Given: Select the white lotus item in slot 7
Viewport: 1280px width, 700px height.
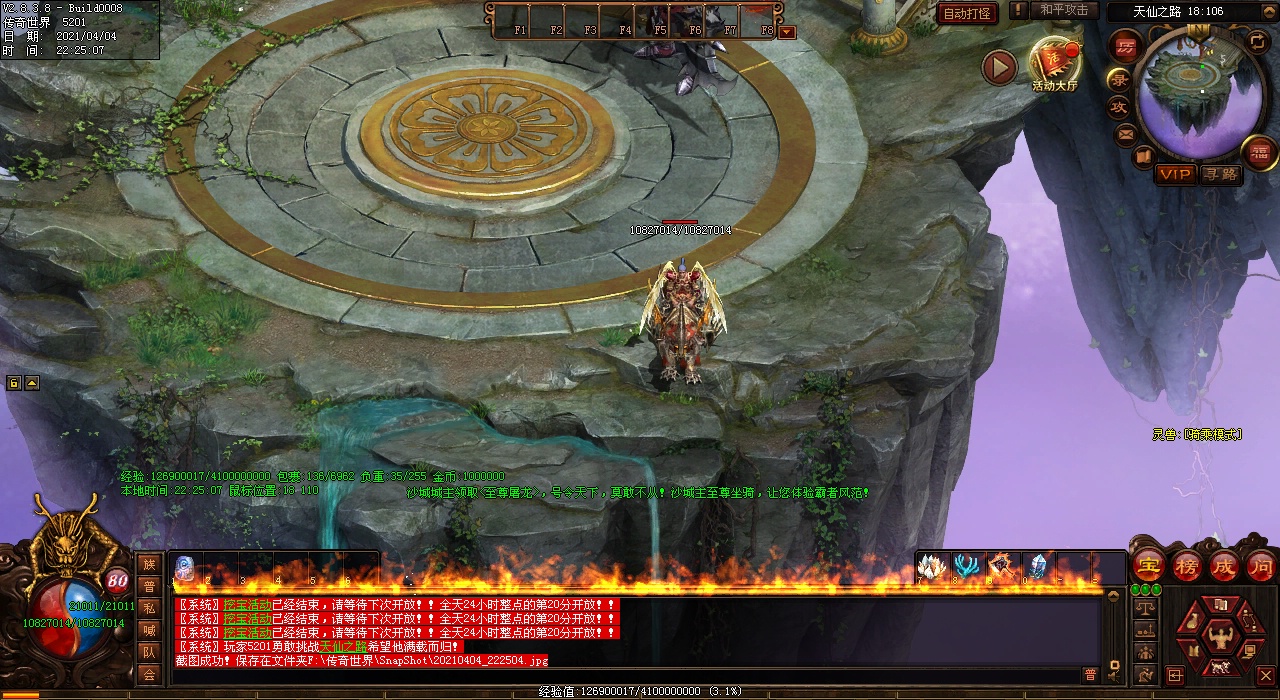Looking at the screenshot, I should click(933, 567).
